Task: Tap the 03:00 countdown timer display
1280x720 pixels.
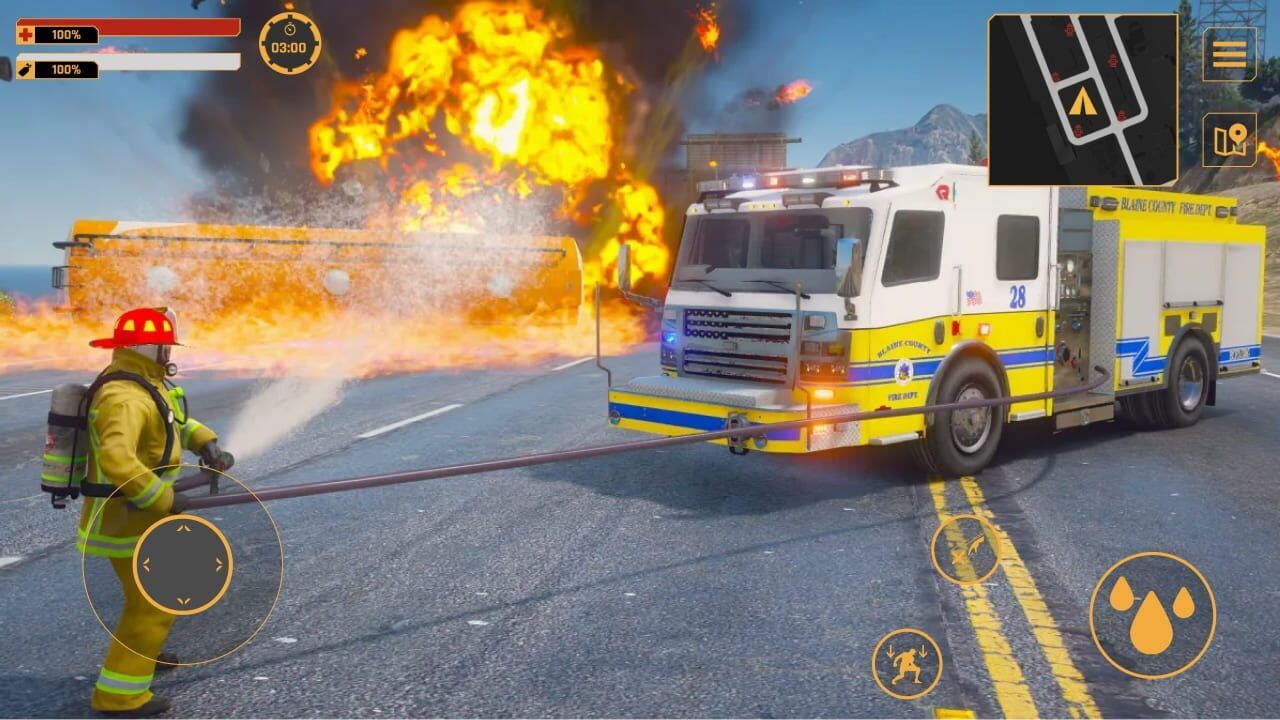Action: tap(287, 46)
